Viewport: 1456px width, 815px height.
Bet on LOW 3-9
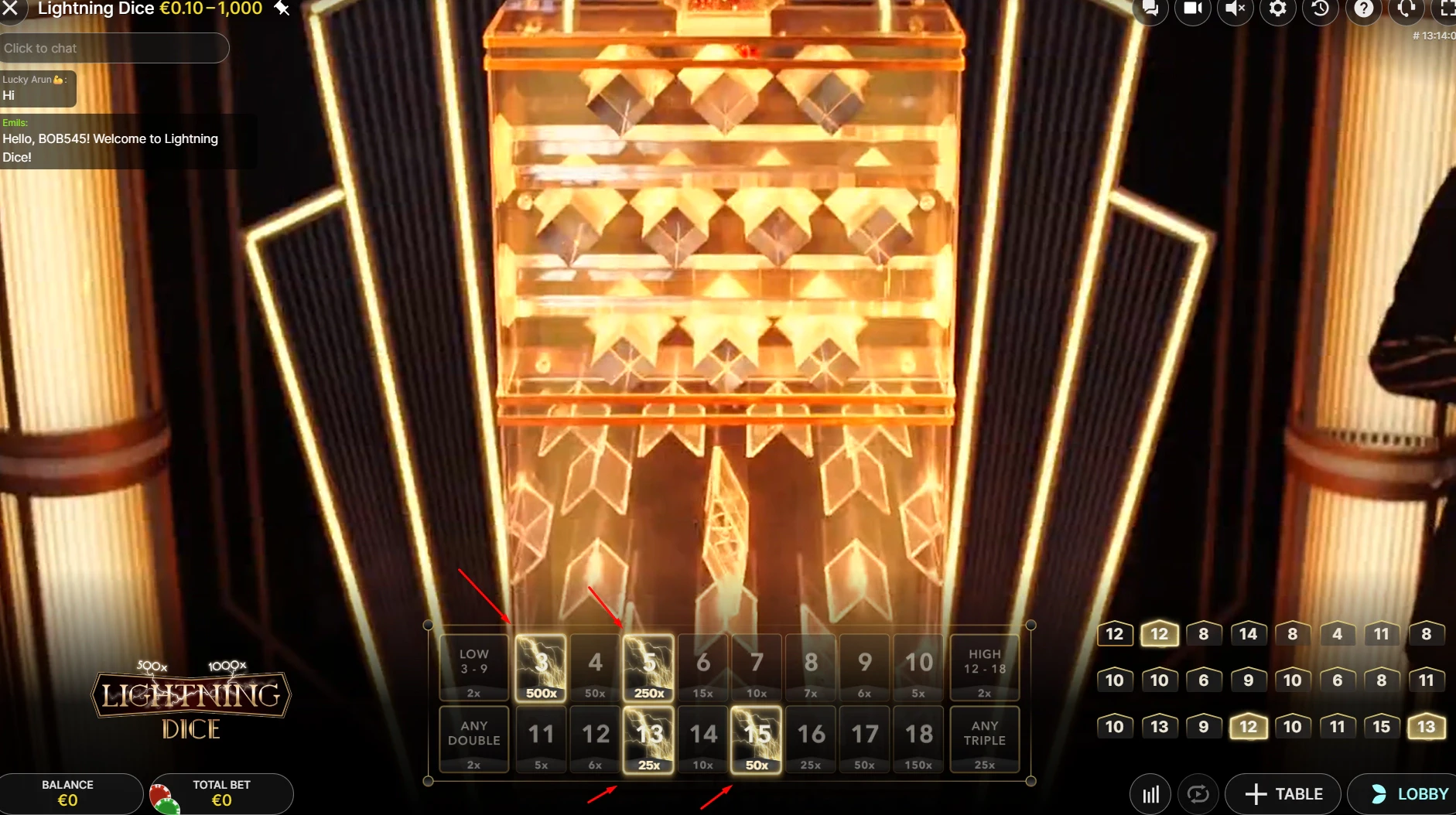coord(473,667)
